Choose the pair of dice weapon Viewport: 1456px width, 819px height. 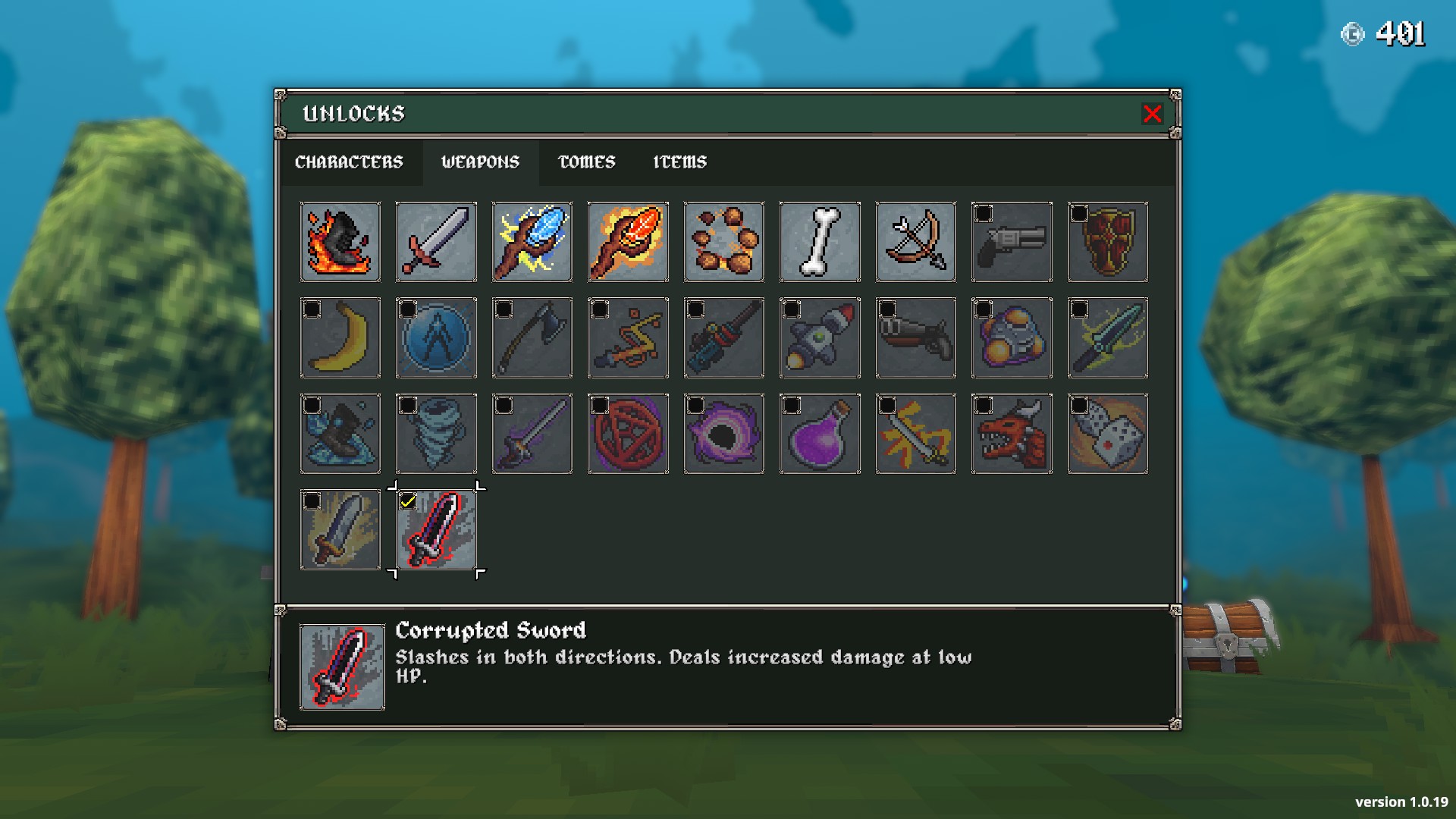pyautogui.click(x=1107, y=434)
